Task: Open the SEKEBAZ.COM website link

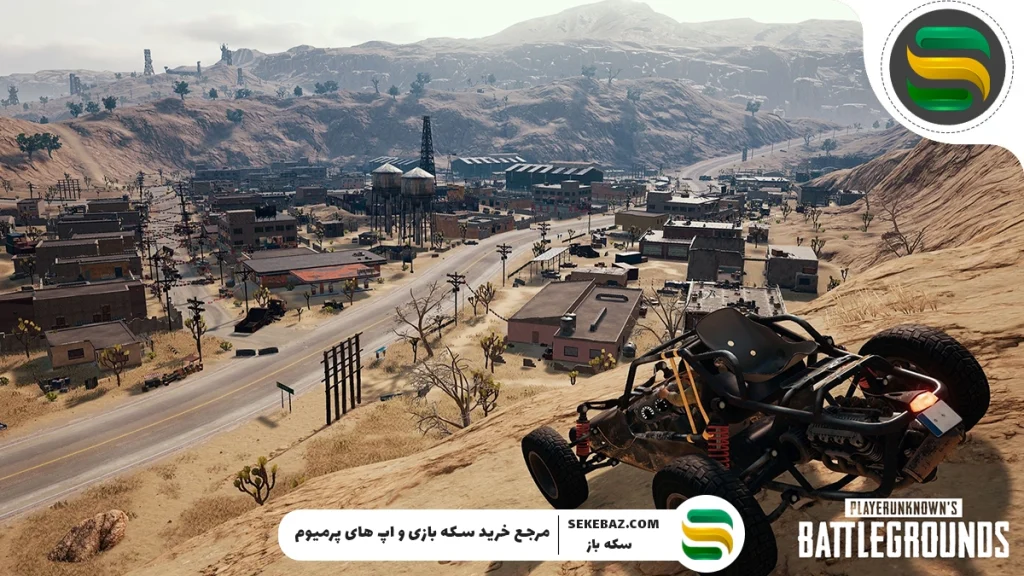Action: [613, 523]
